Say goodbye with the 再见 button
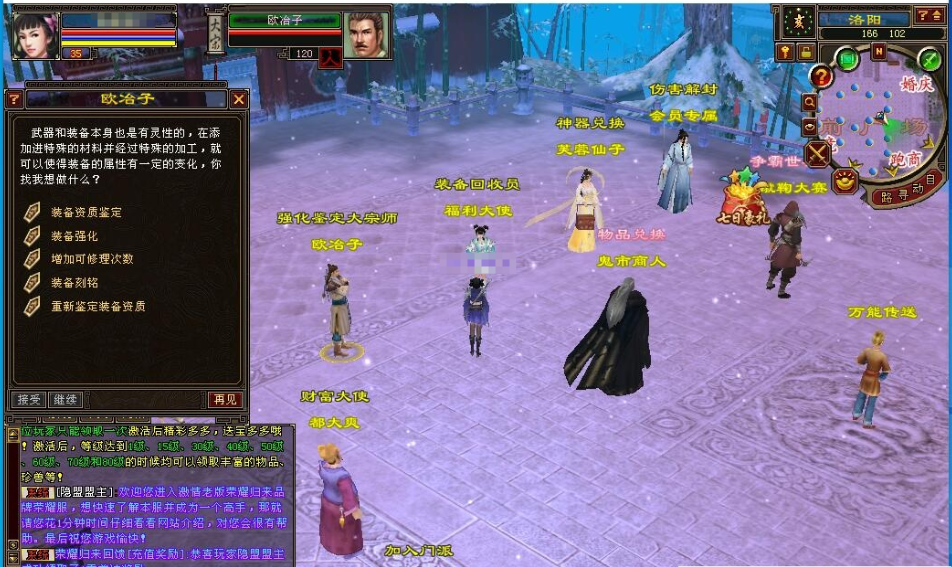 coord(224,399)
